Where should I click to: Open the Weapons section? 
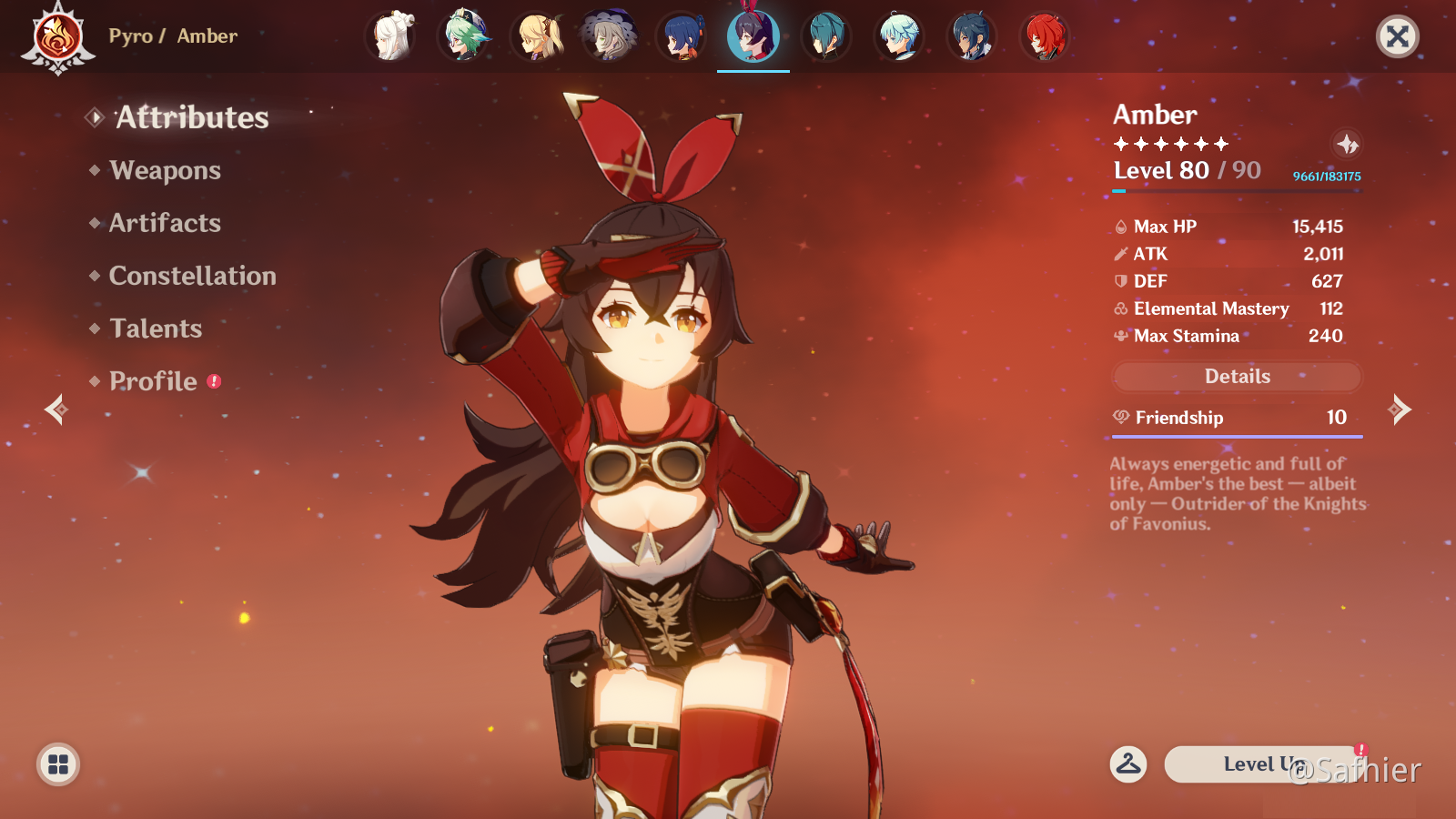coord(165,171)
